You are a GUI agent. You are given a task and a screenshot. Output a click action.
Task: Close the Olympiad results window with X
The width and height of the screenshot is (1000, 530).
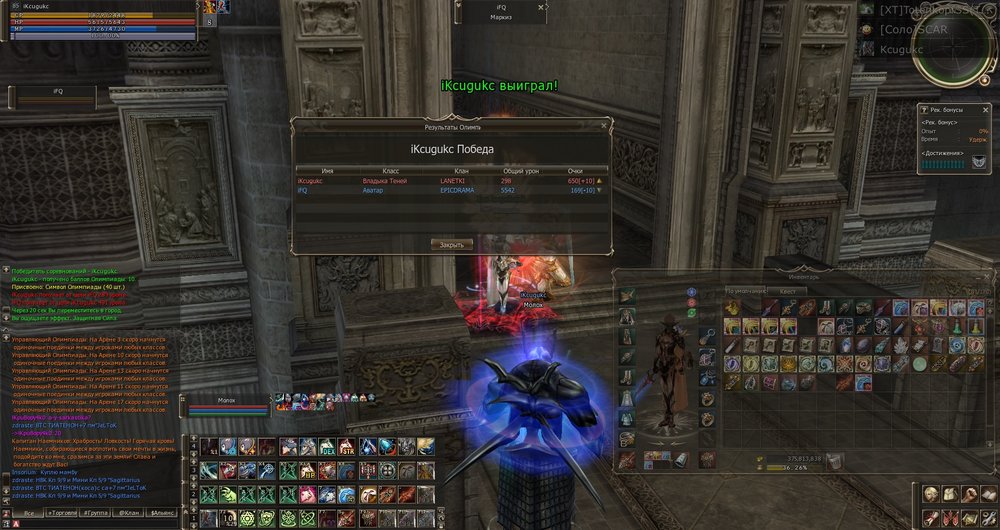[603, 127]
